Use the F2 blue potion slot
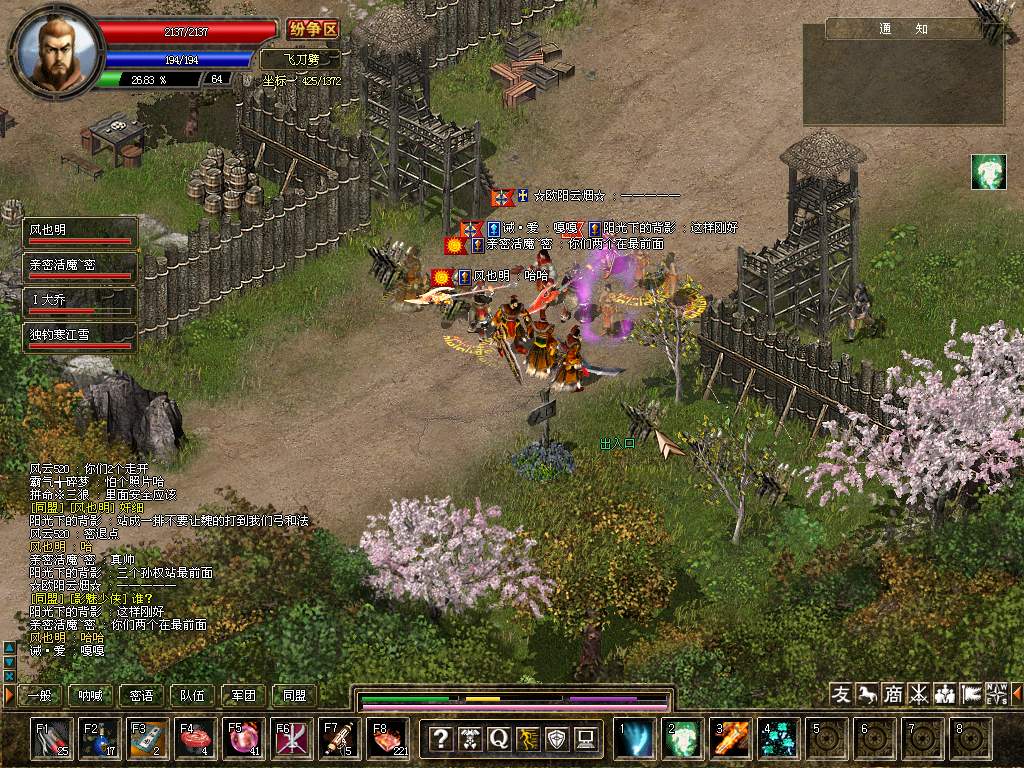This screenshot has width=1024, height=768. pyautogui.click(x=101, y=739)
